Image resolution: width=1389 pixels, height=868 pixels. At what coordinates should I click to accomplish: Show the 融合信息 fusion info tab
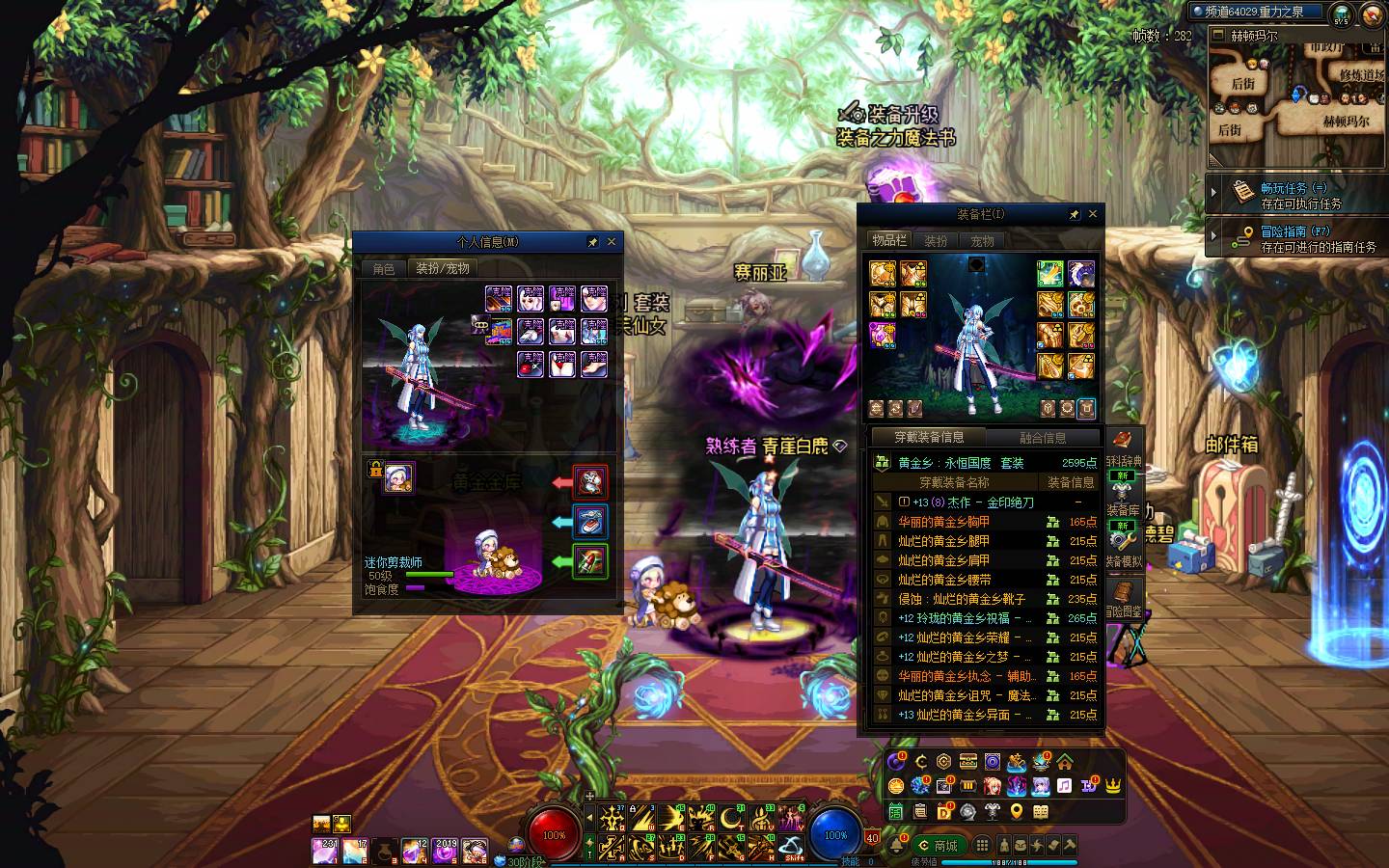[x=1043, y=438]
